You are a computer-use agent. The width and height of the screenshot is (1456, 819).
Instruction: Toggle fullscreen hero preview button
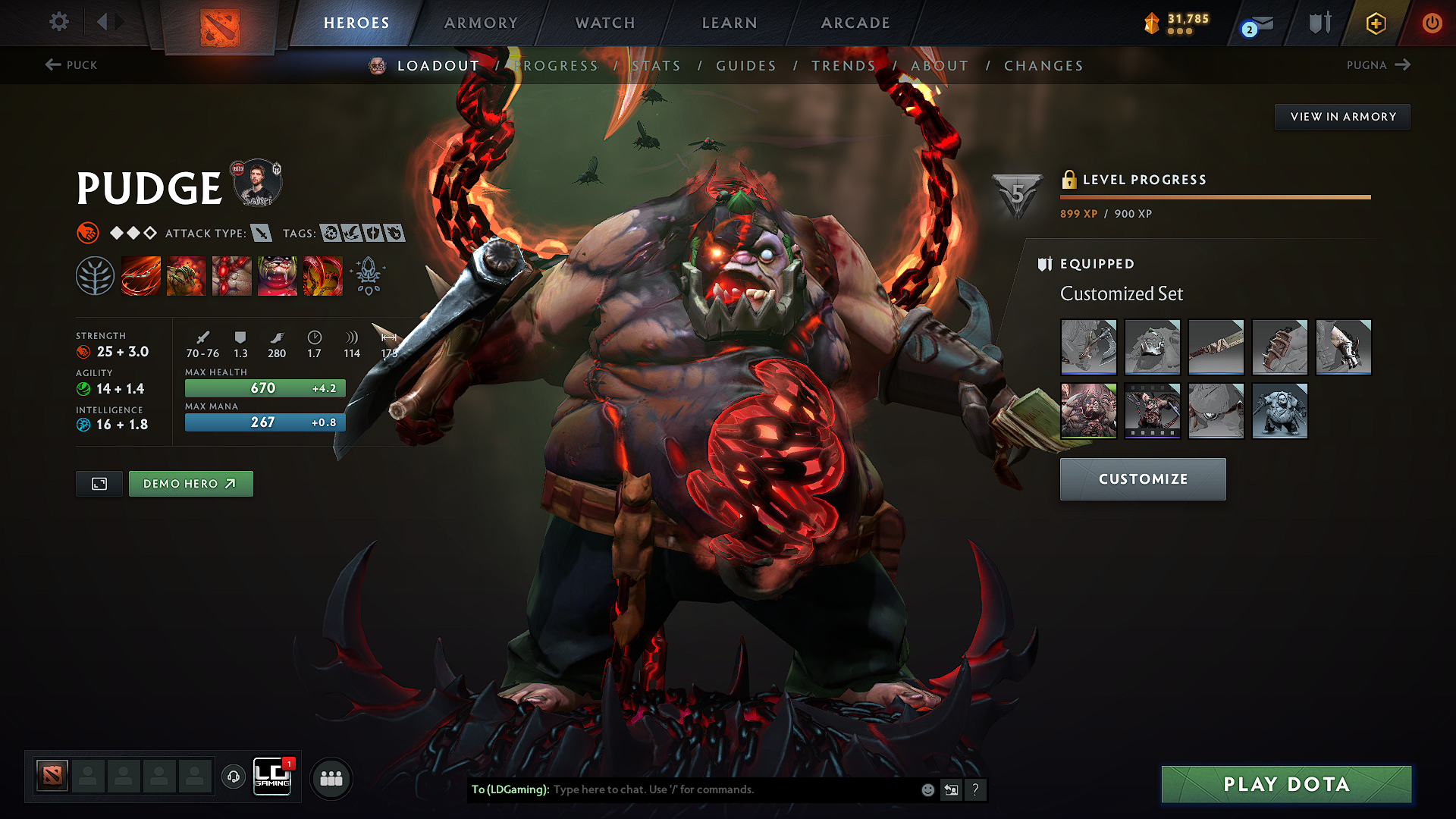pyautogui.click(x=99, y=483)
